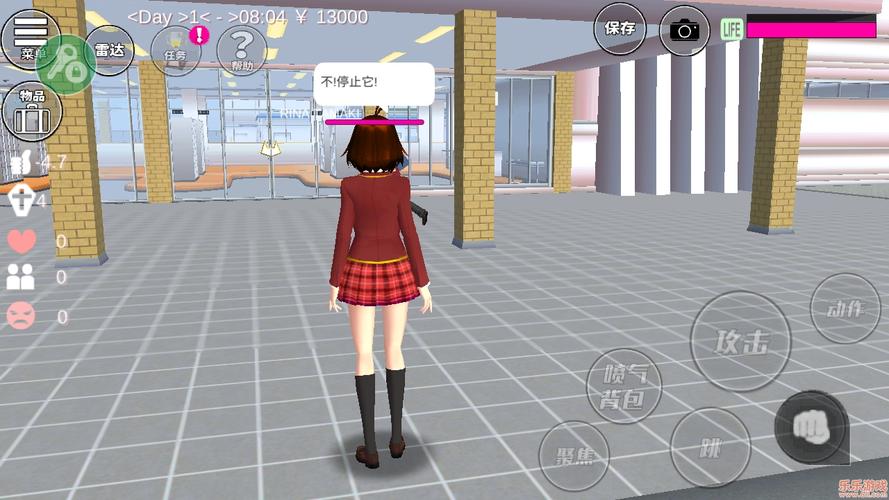This screenshot has width=889, height=500.
Task: Tap the fist punch button
Action: 811,427
